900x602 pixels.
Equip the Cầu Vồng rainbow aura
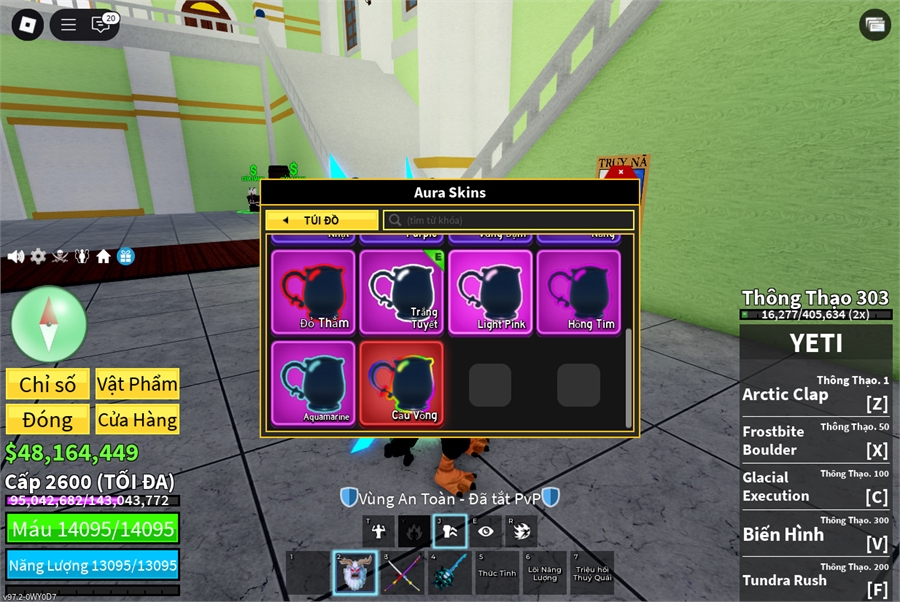[401, 383]
